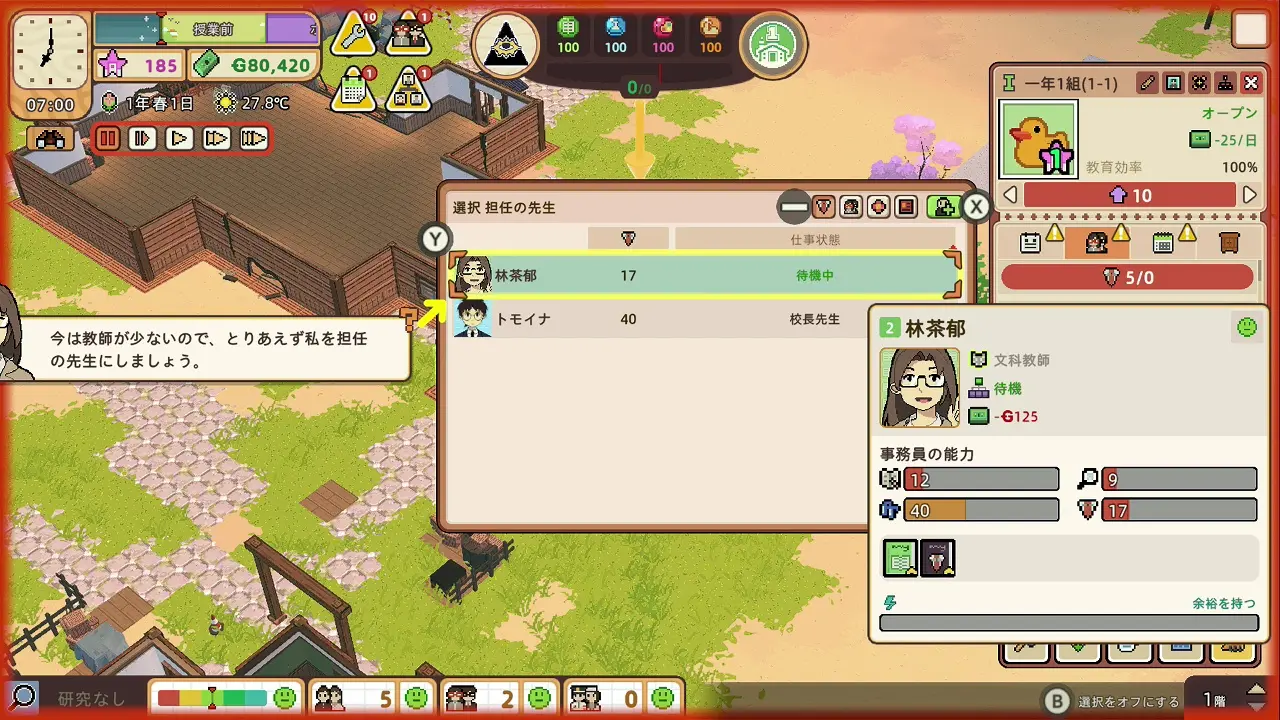Toggle the medal filter in the teacher selection dialog
1280x720 pixels.
tap(822, 207)
